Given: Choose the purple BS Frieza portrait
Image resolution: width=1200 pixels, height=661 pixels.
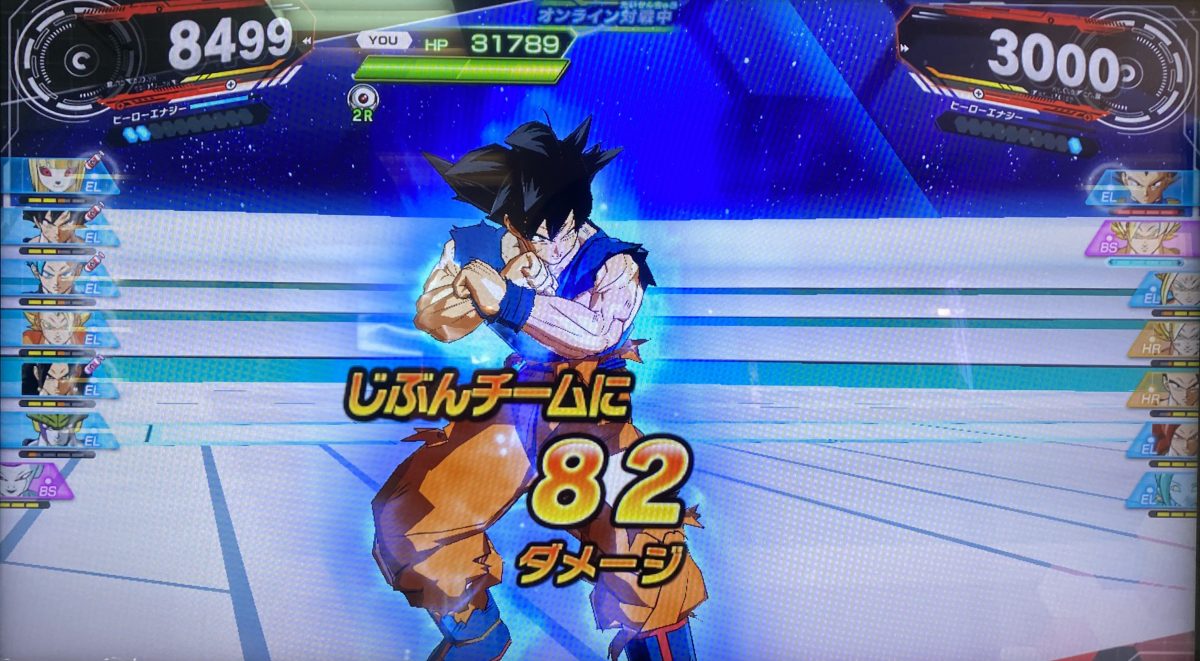Looking at the screenshot, I should point(38,482).
